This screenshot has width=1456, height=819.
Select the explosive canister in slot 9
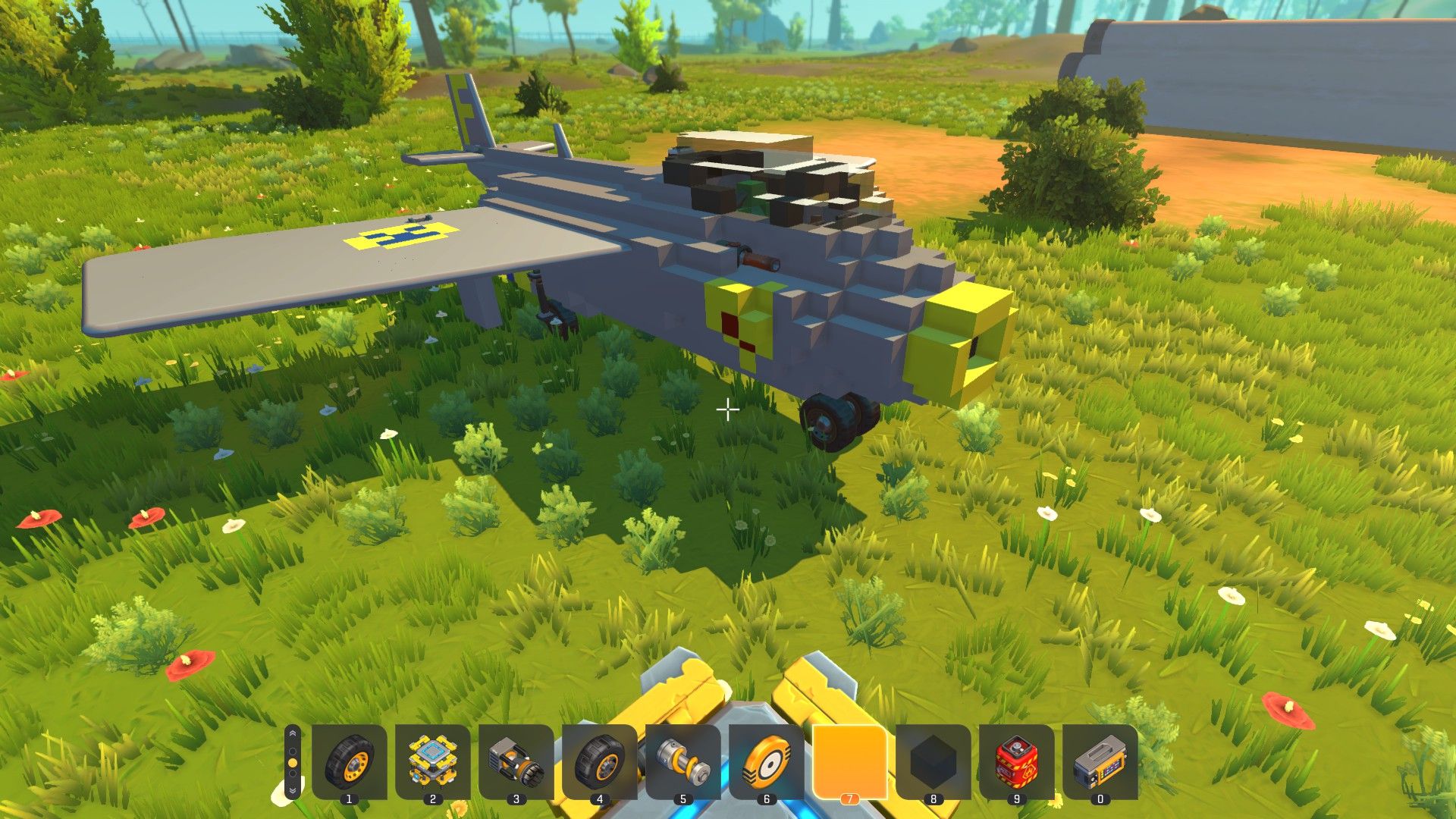(1015, 762)
